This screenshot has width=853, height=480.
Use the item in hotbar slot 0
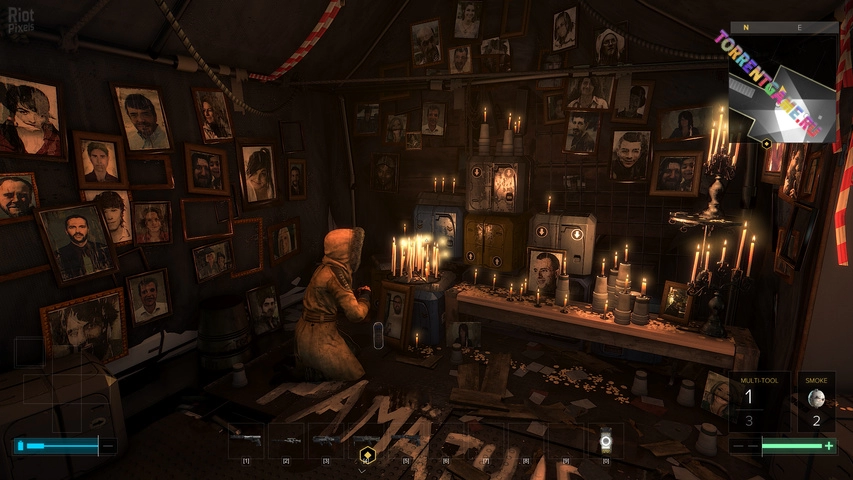[605, 440]
